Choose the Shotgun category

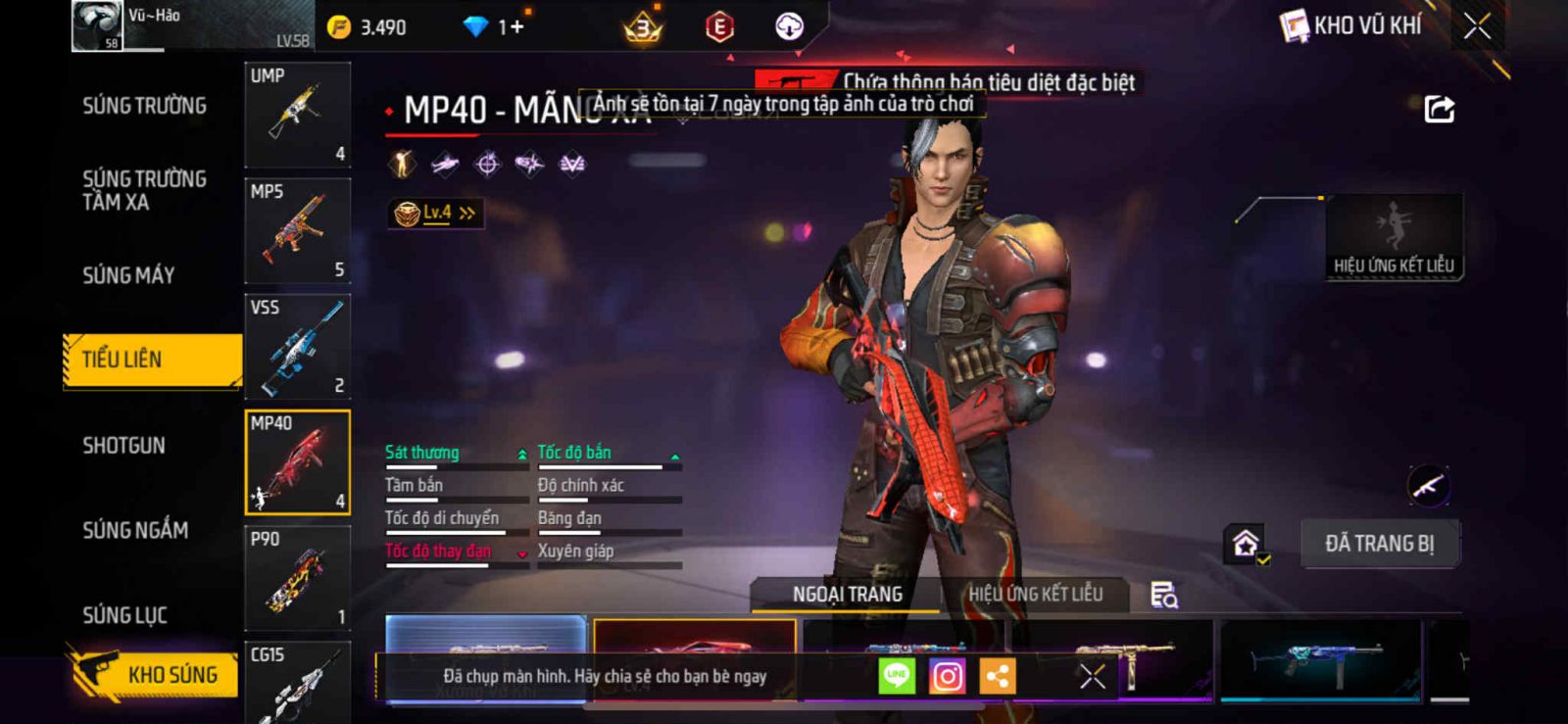coord(123,446)
